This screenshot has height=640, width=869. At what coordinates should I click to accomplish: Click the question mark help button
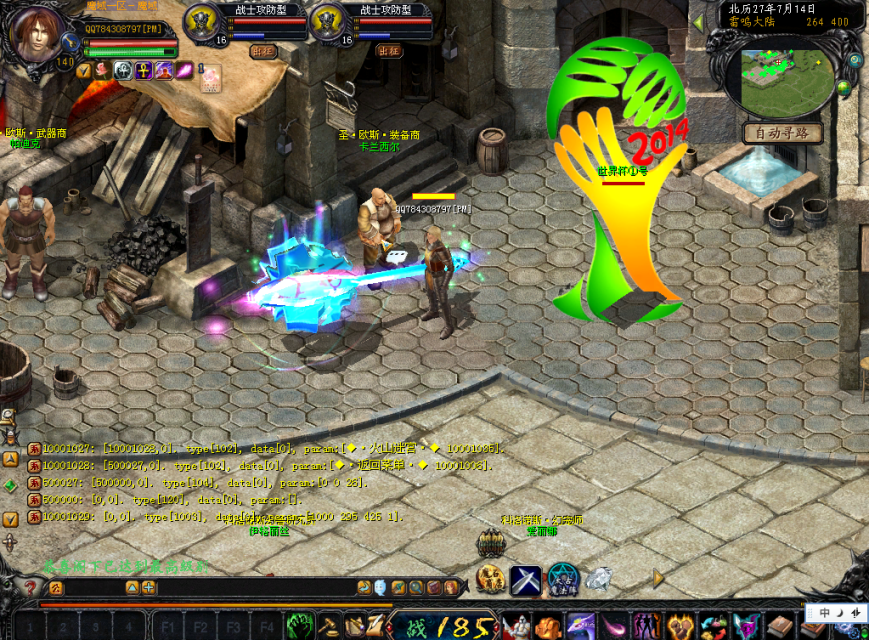(30, 588)
